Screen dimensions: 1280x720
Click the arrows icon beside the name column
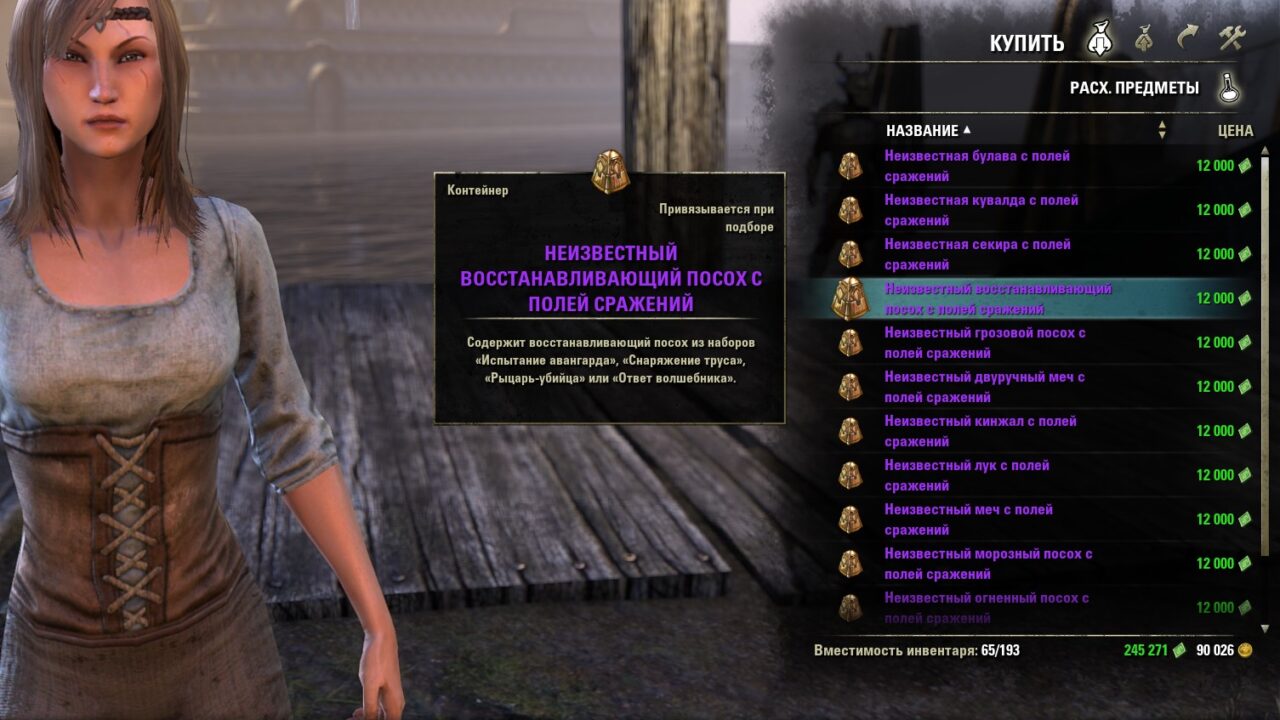click(x=1162, y=130)
